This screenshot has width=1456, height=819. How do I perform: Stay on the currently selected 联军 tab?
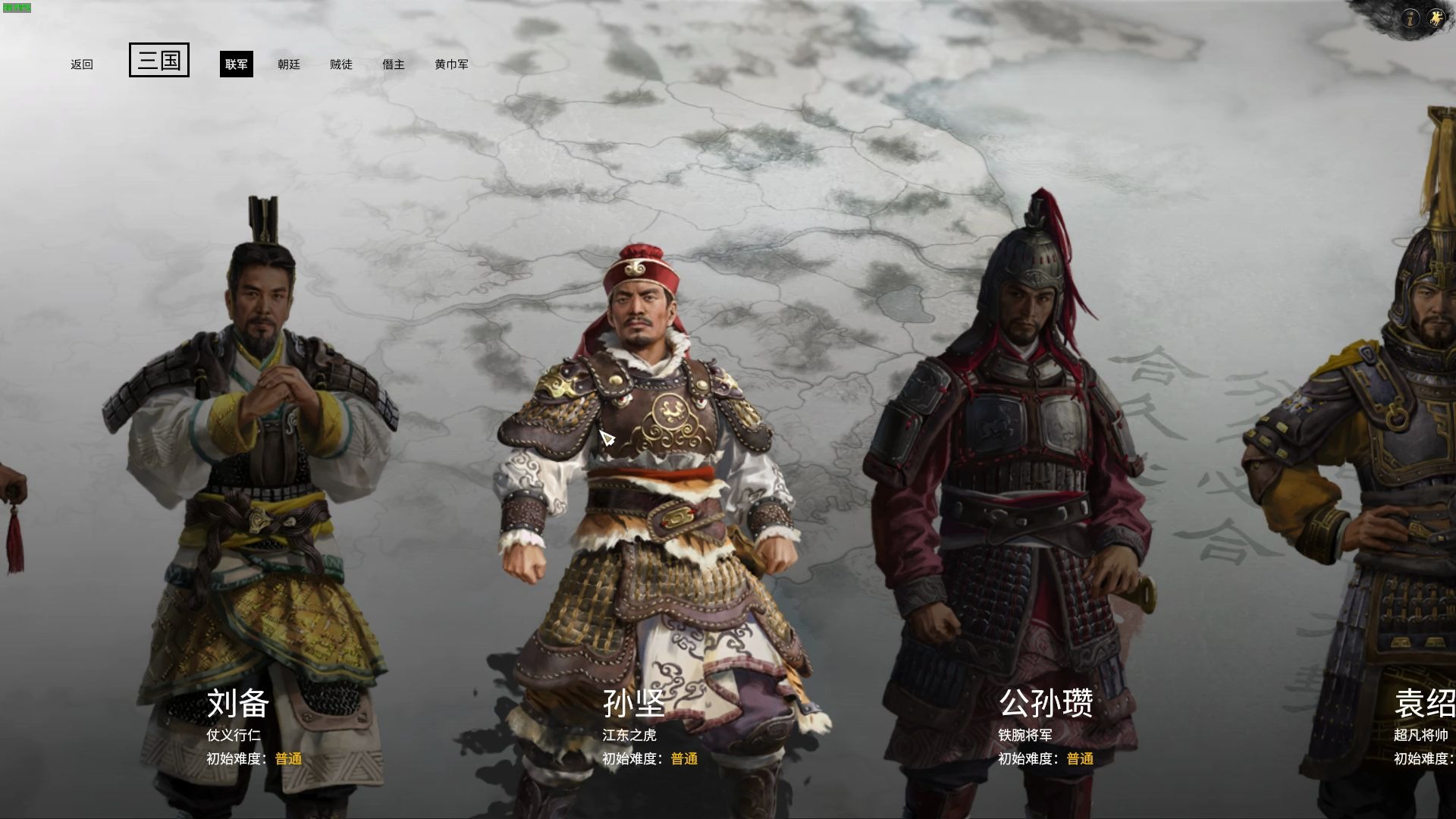tap(236, 64)
